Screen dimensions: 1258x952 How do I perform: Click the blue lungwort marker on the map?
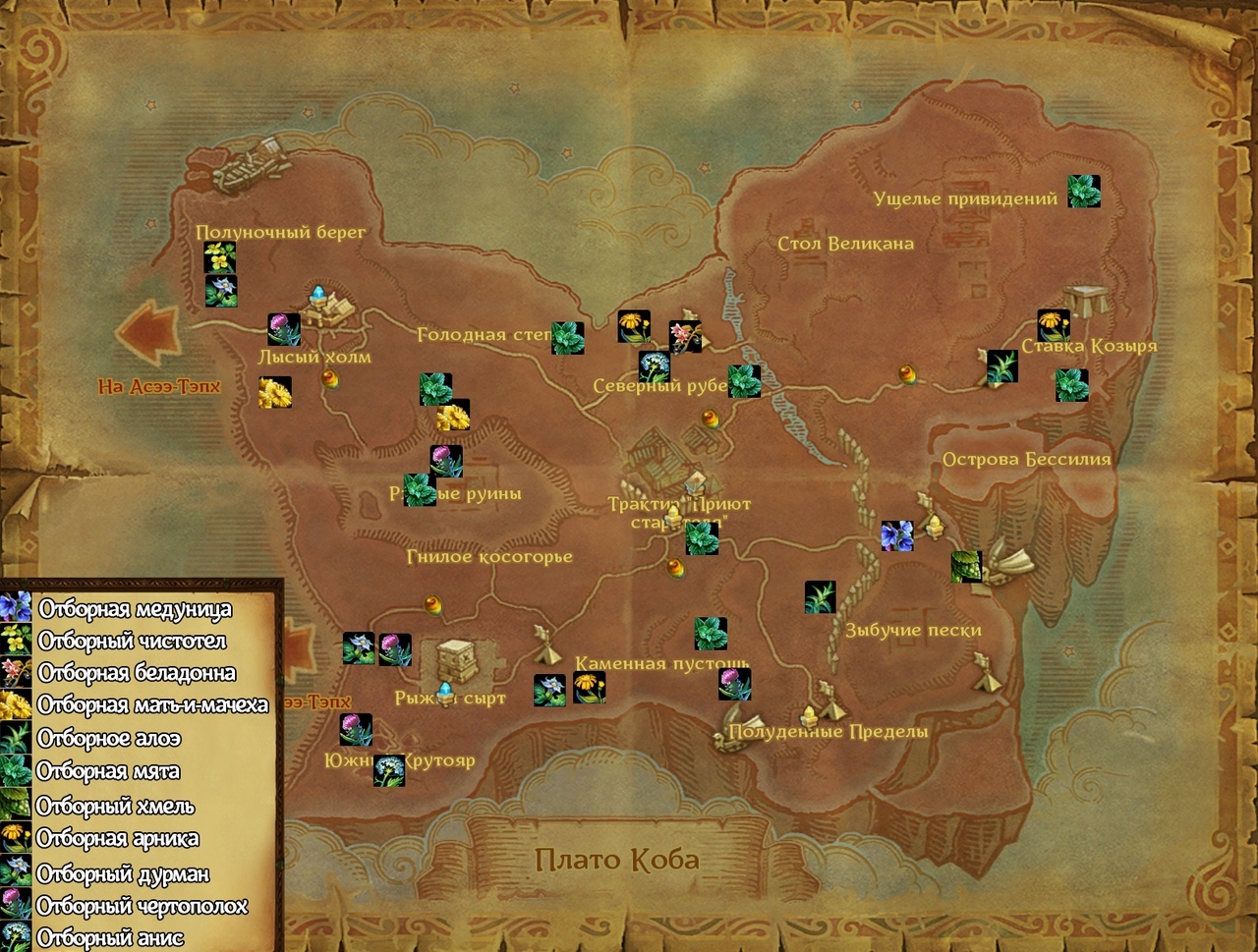coord(896,535)
